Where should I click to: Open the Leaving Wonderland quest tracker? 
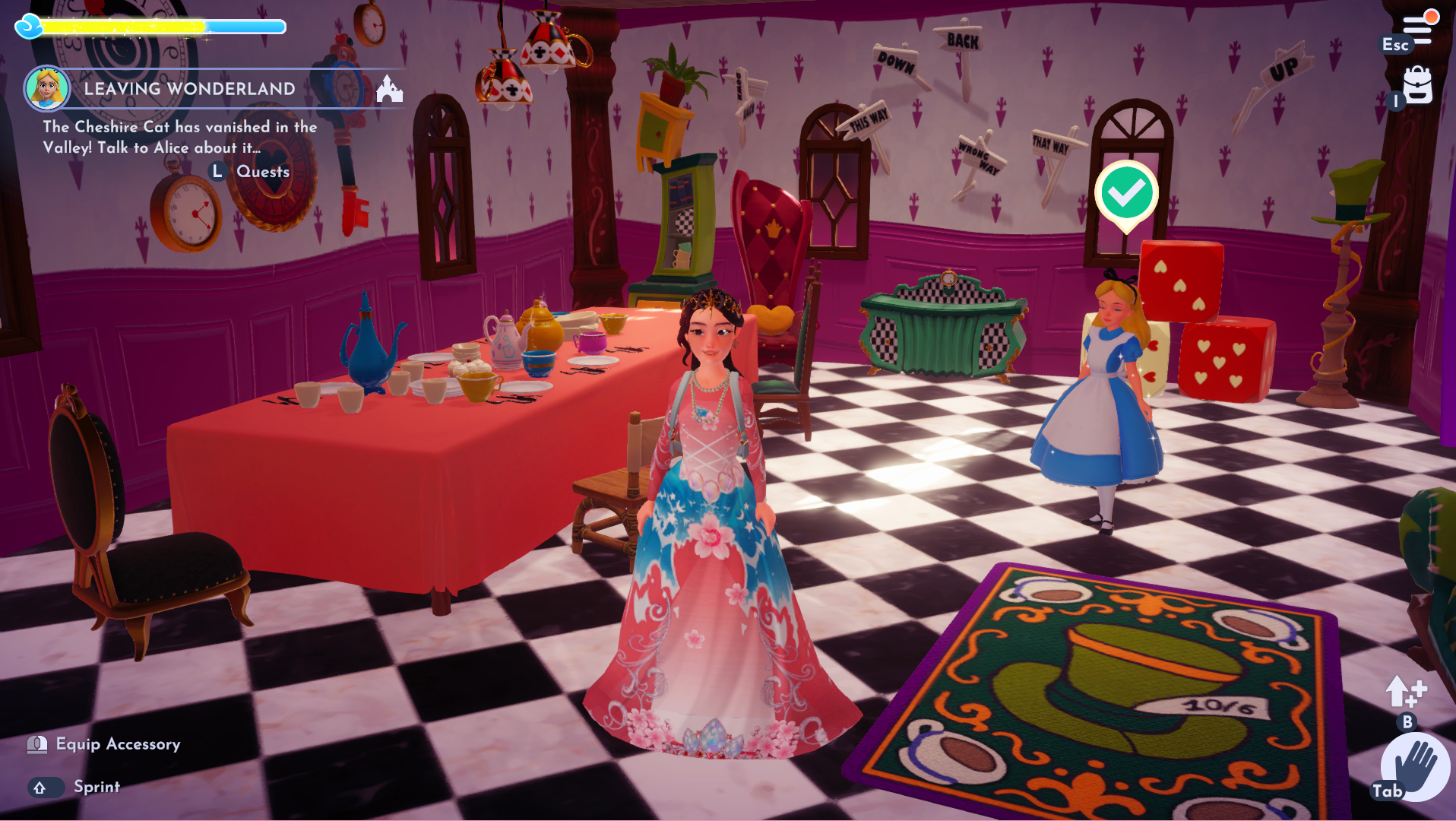[189, 89]
